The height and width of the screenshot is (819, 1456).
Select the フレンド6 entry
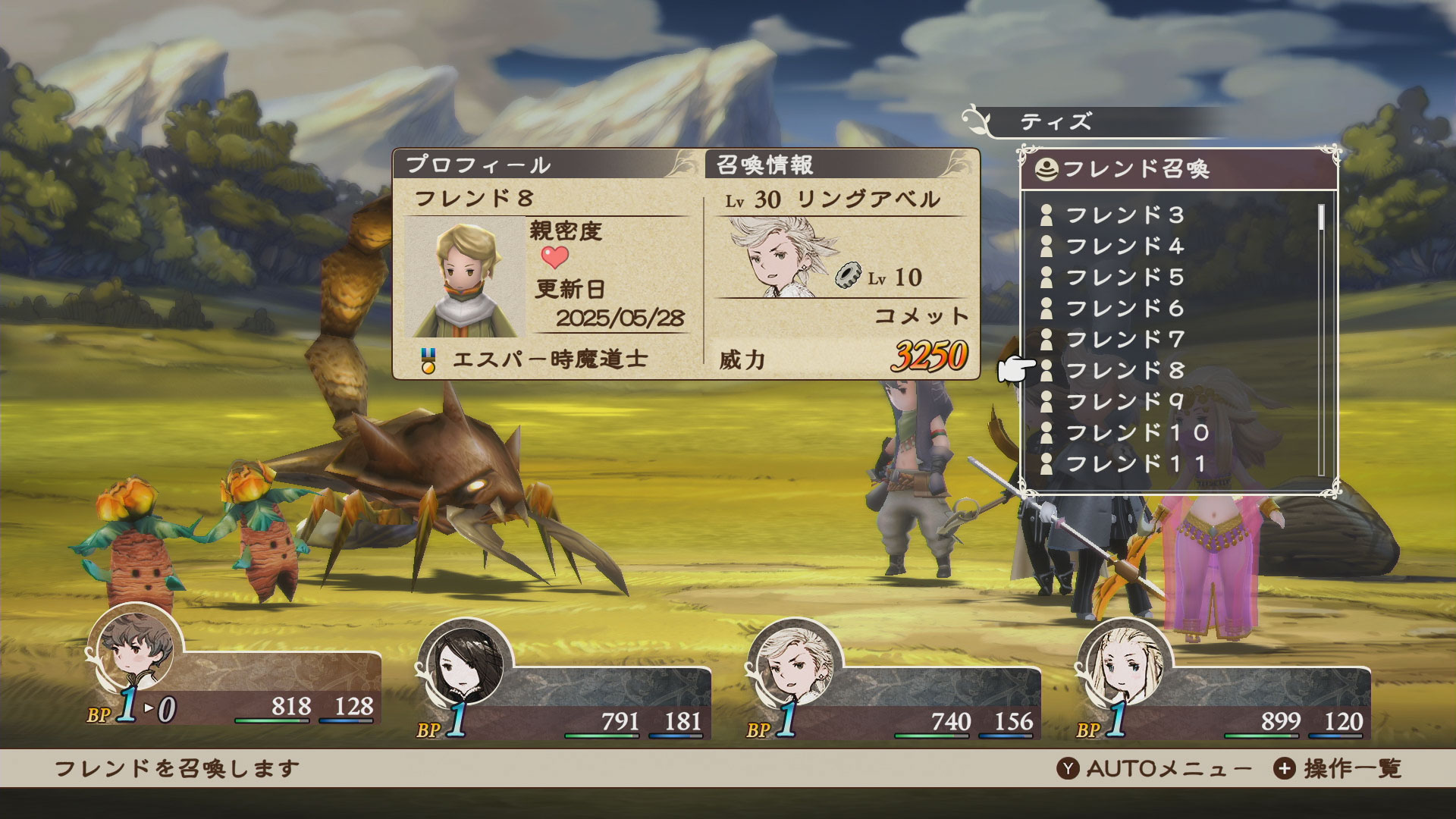tap(1125, 309)
